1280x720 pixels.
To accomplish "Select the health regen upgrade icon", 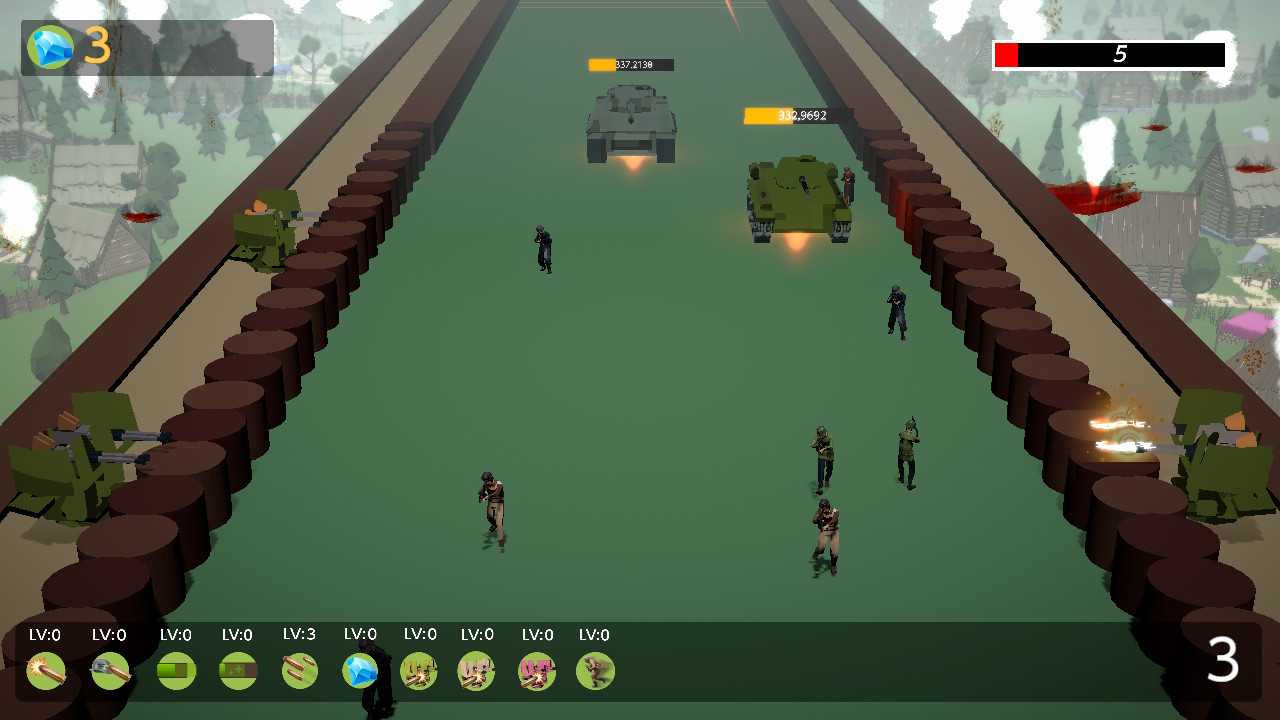I will pyautogui.click(x=239, y=671).
